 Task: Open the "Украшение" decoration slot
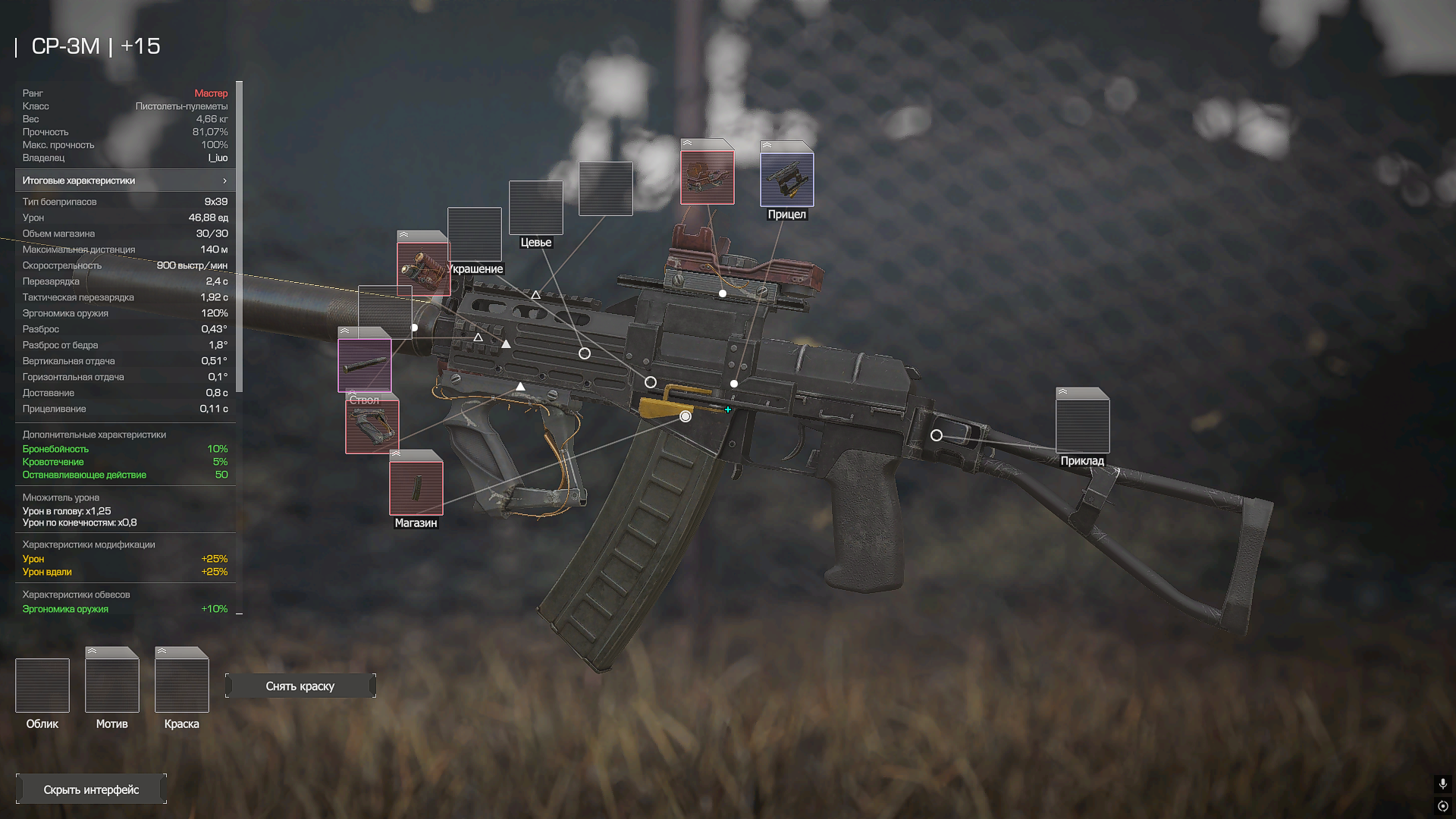click(475, 234)
